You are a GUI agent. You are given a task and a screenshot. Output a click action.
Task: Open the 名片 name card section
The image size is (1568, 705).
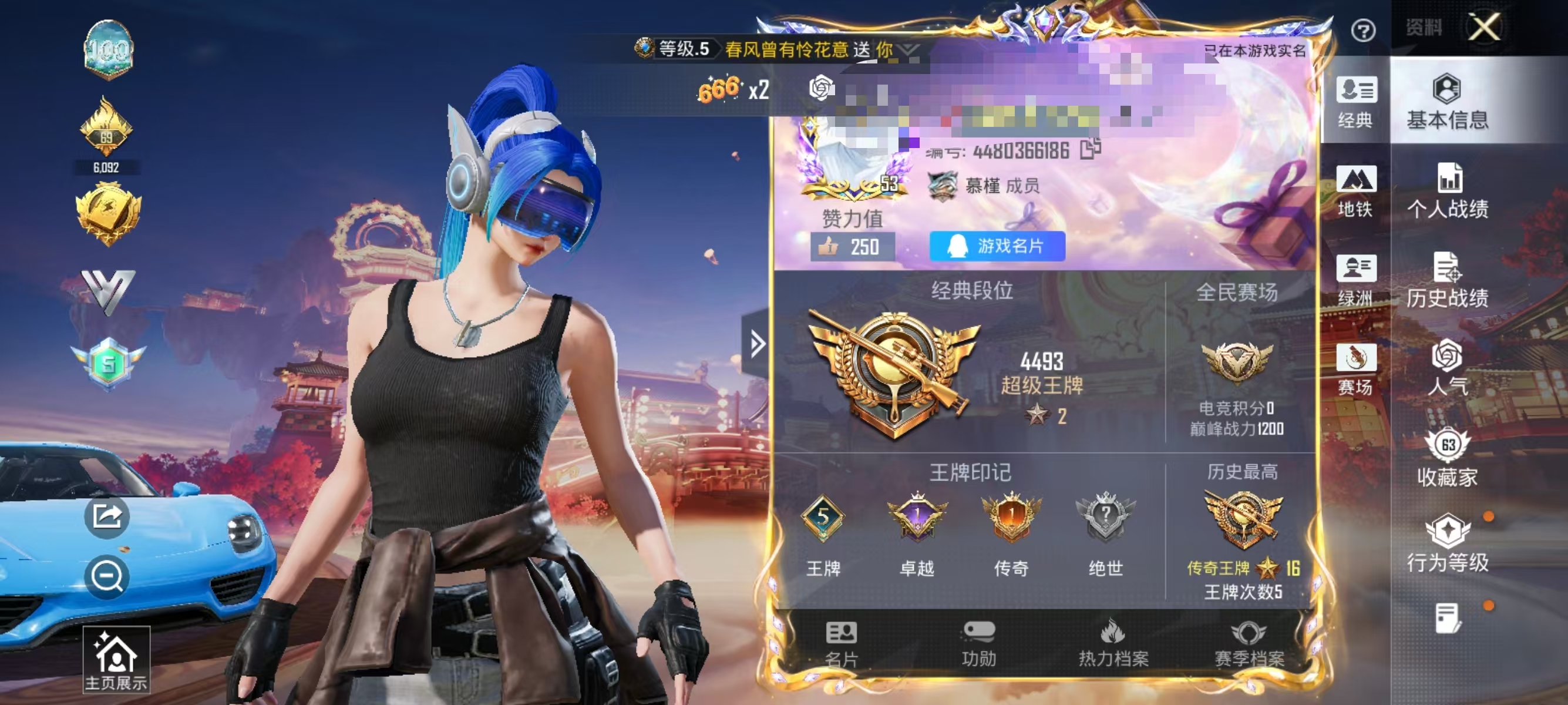pos(843,643)
